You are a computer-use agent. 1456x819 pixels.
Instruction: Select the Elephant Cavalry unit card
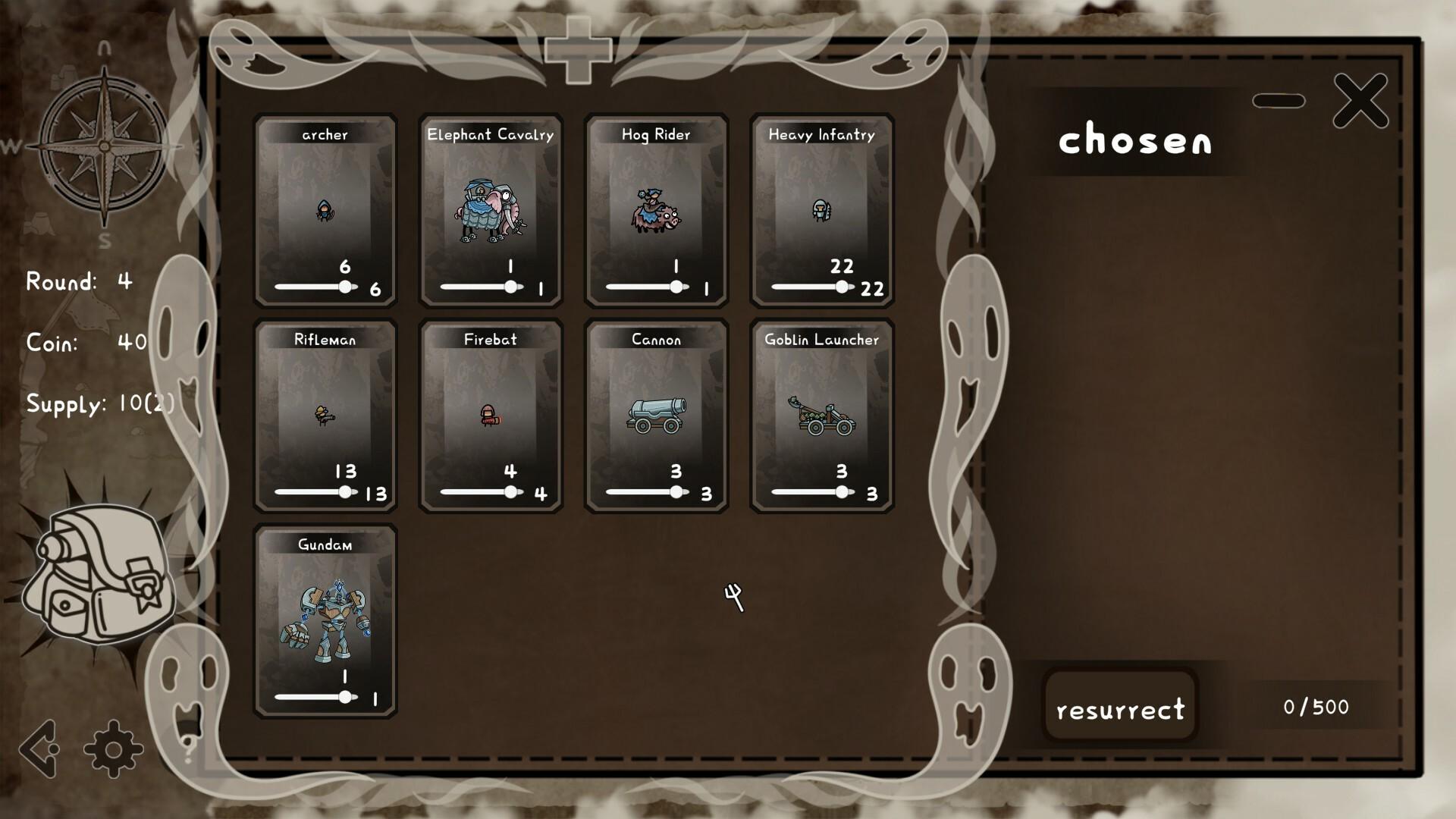tap(490, 209)
